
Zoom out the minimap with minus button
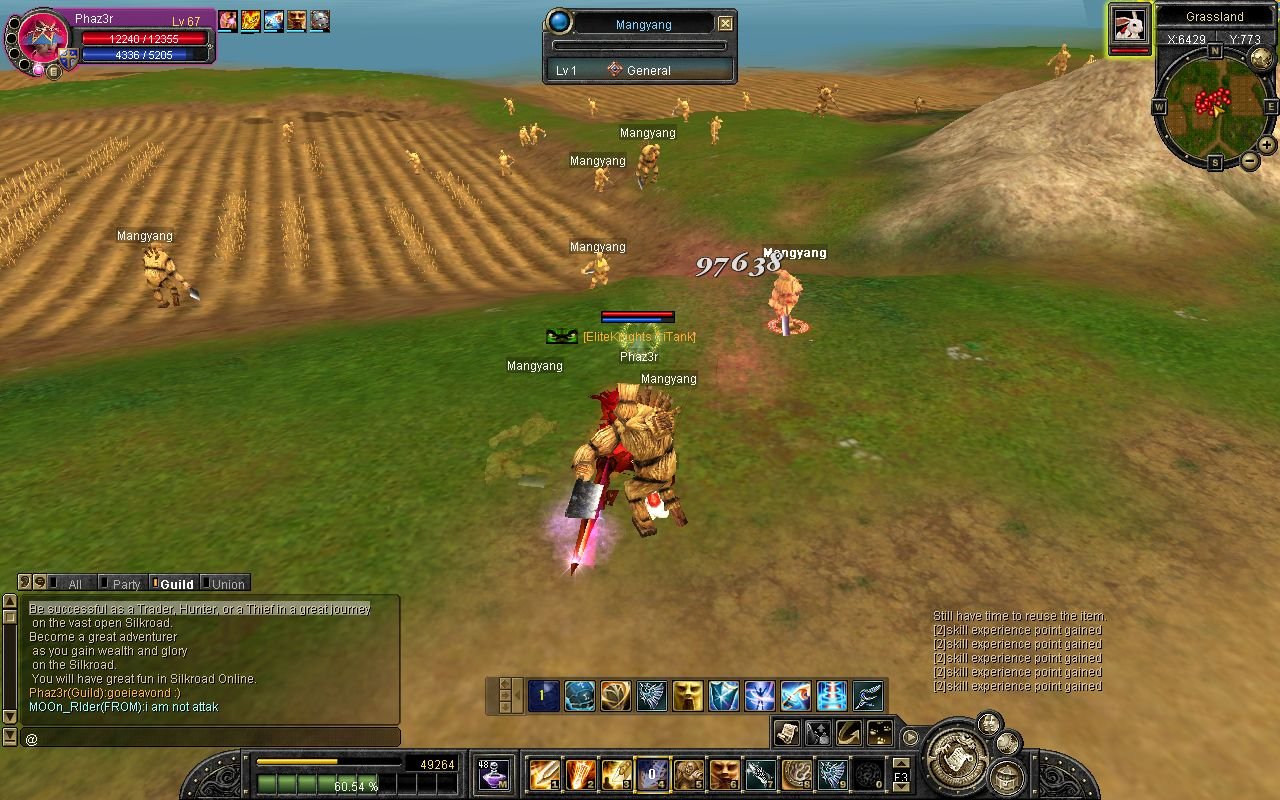(x=1250, y=160)
